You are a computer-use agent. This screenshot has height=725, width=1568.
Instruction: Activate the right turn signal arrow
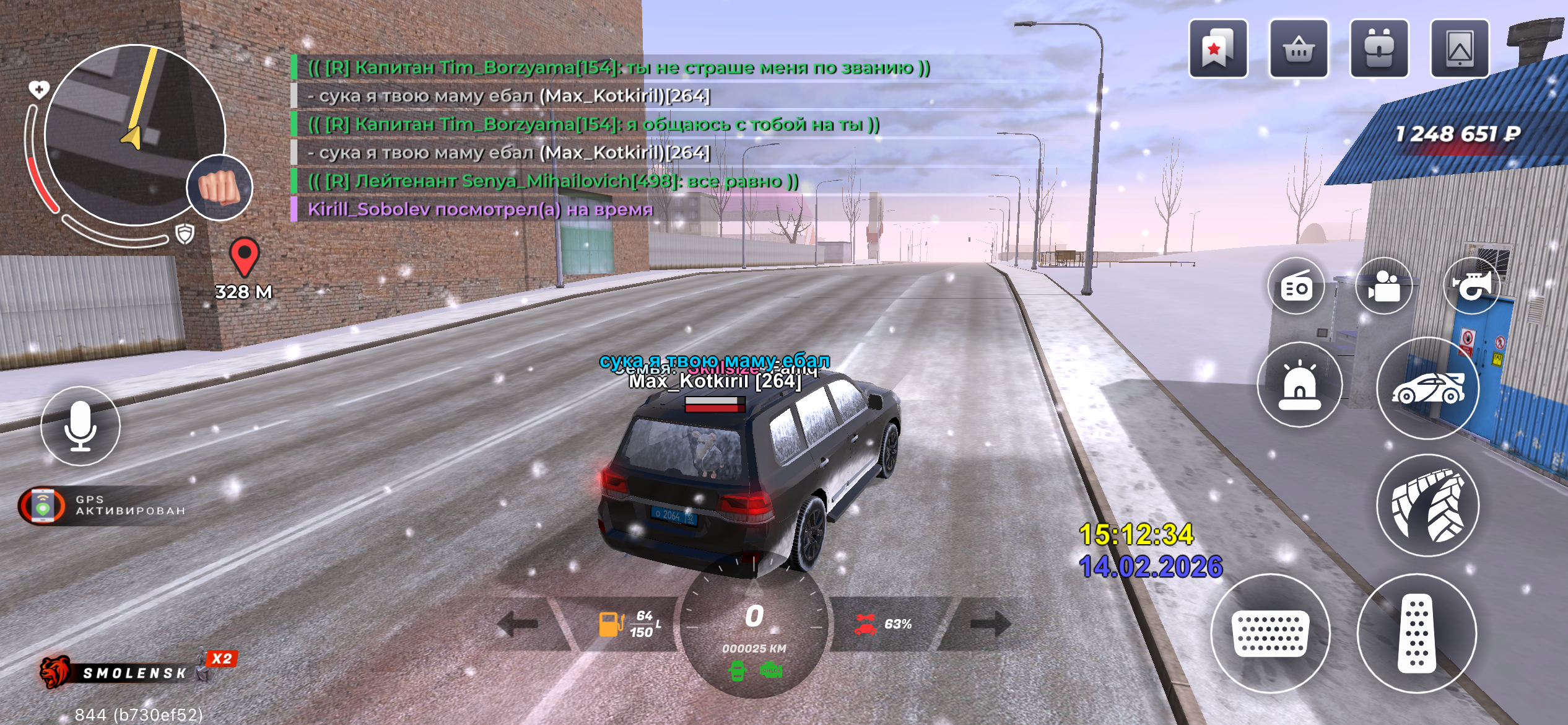point(990,623)
